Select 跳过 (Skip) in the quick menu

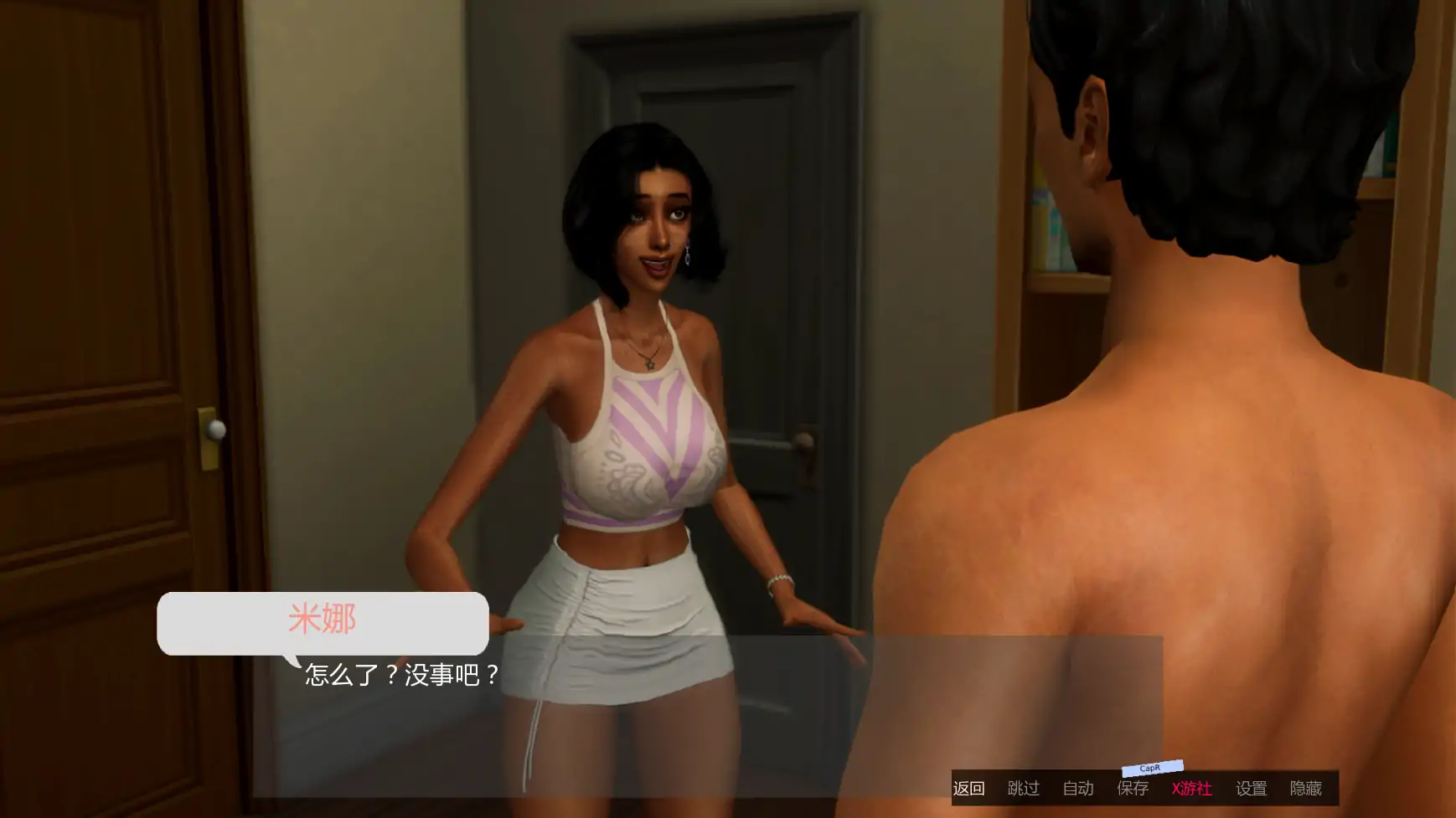point(1023,789)
